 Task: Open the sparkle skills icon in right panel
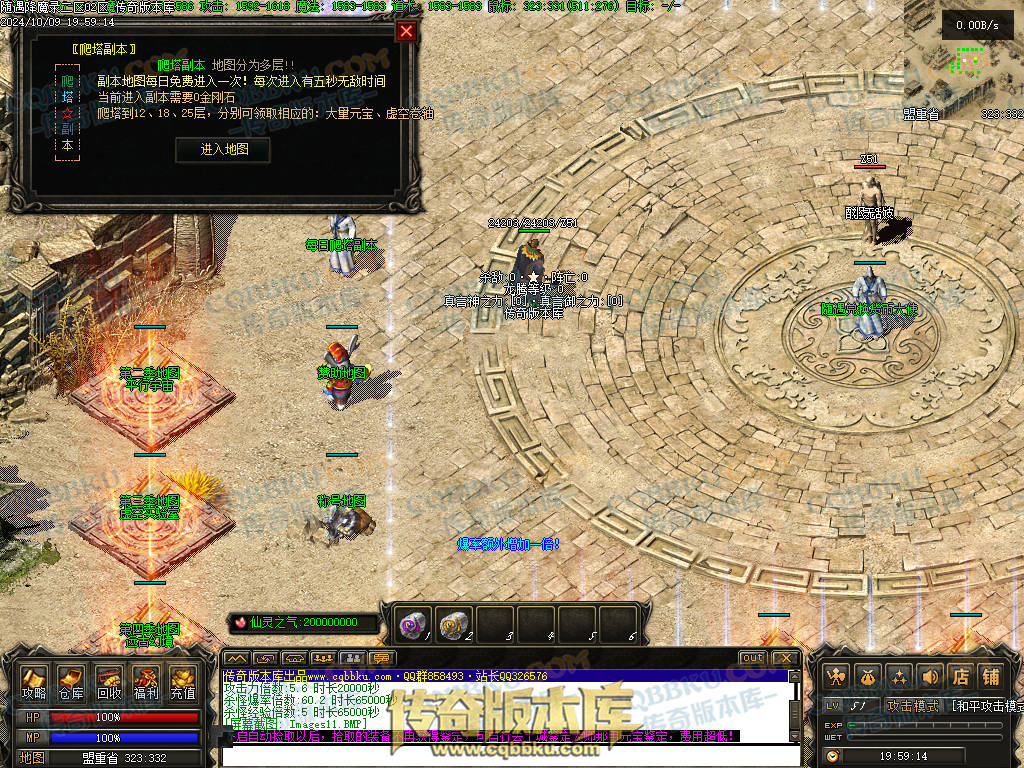pyautogui.click(x=899, y=676)
